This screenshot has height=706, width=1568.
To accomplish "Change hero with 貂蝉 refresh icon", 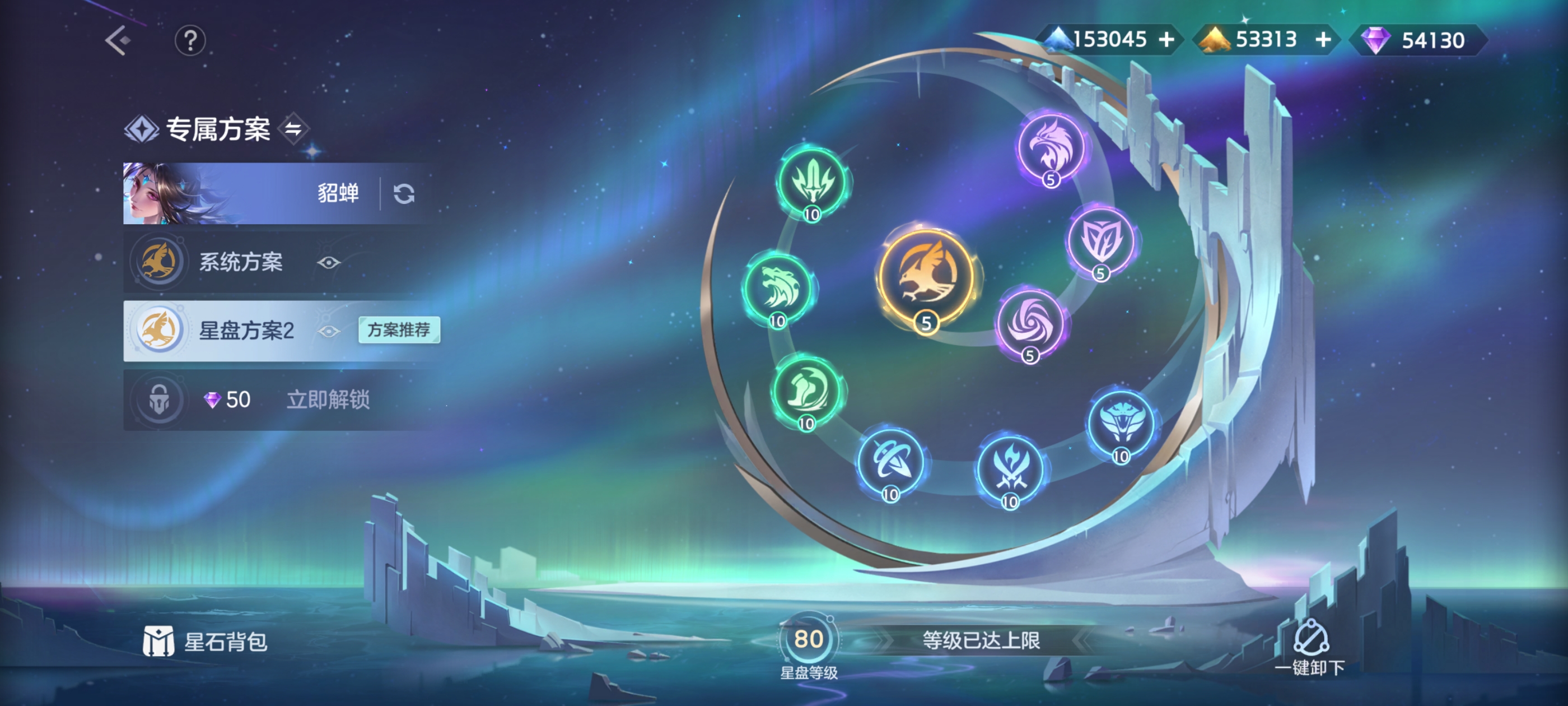I will 404,194.
